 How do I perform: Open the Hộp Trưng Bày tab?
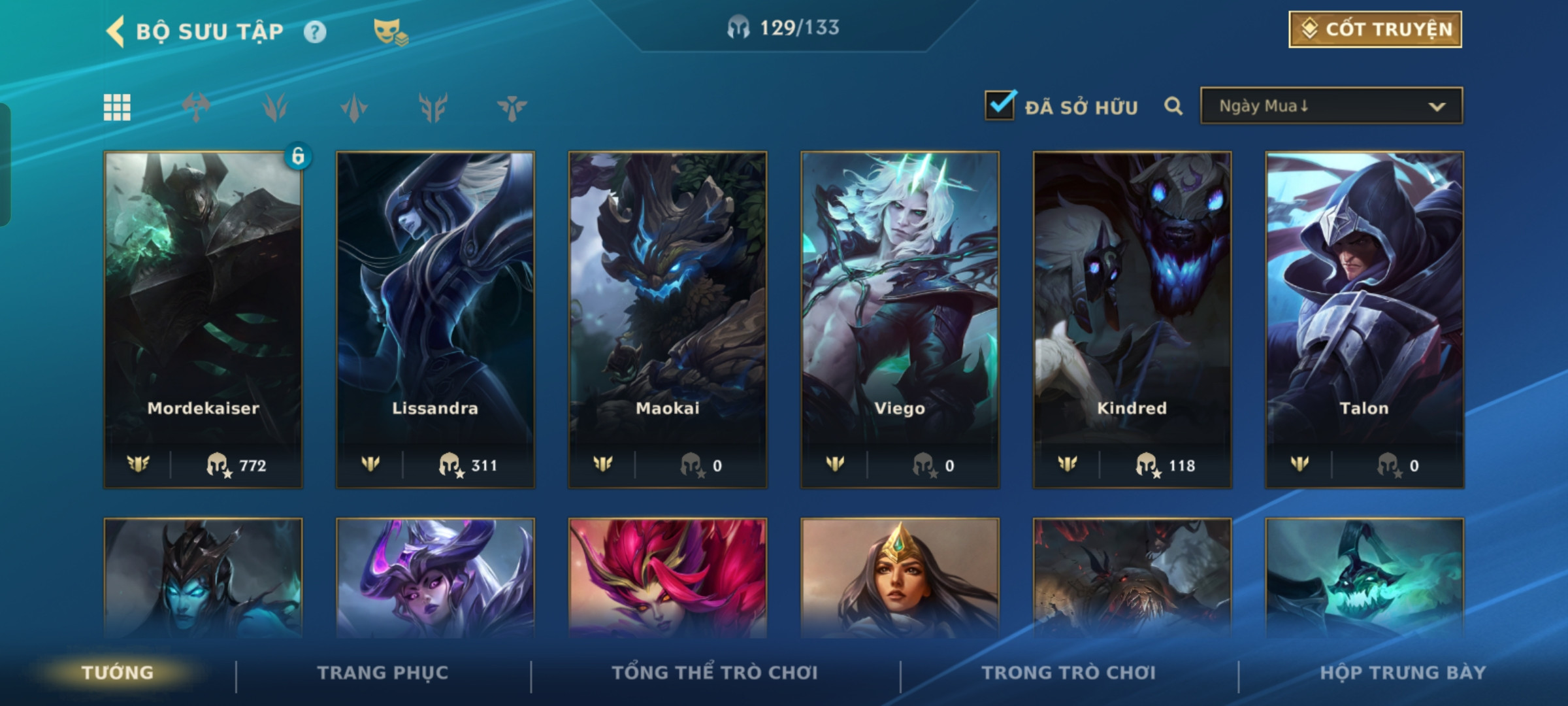(1403, 673)
